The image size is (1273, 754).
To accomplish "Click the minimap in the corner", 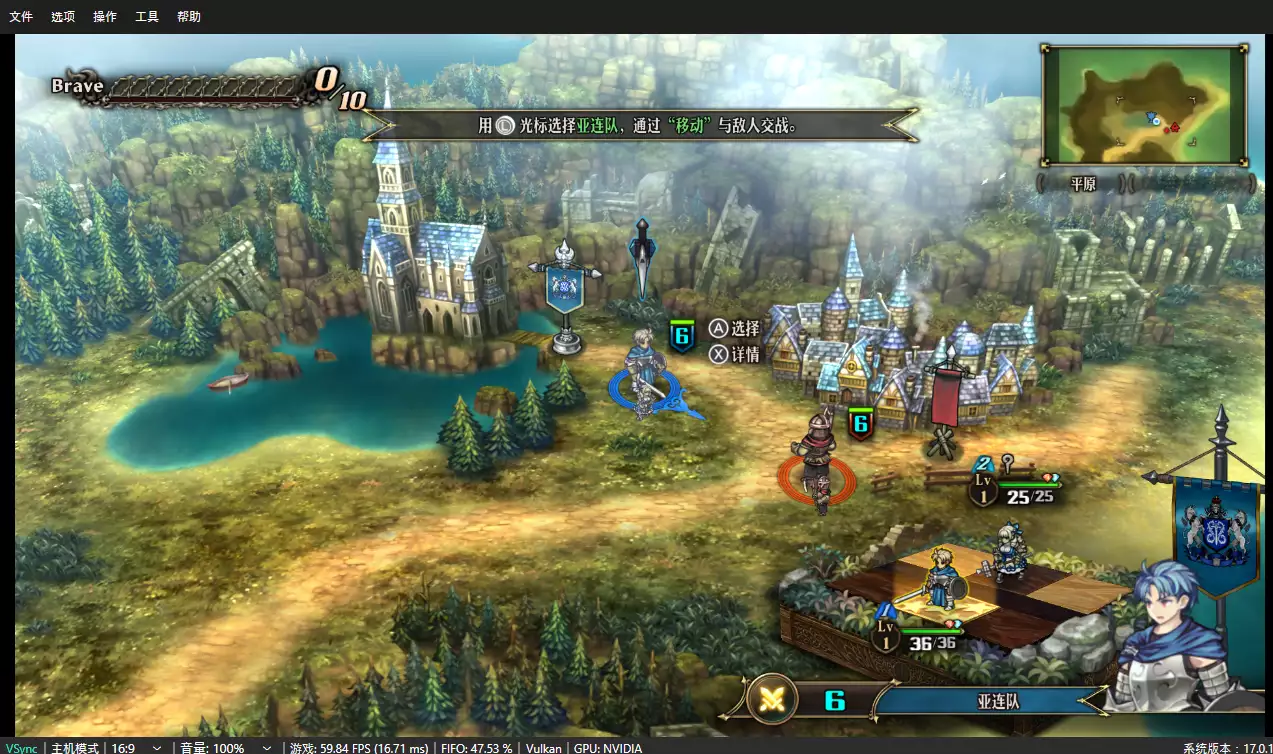I will [x=1144, y=105].
